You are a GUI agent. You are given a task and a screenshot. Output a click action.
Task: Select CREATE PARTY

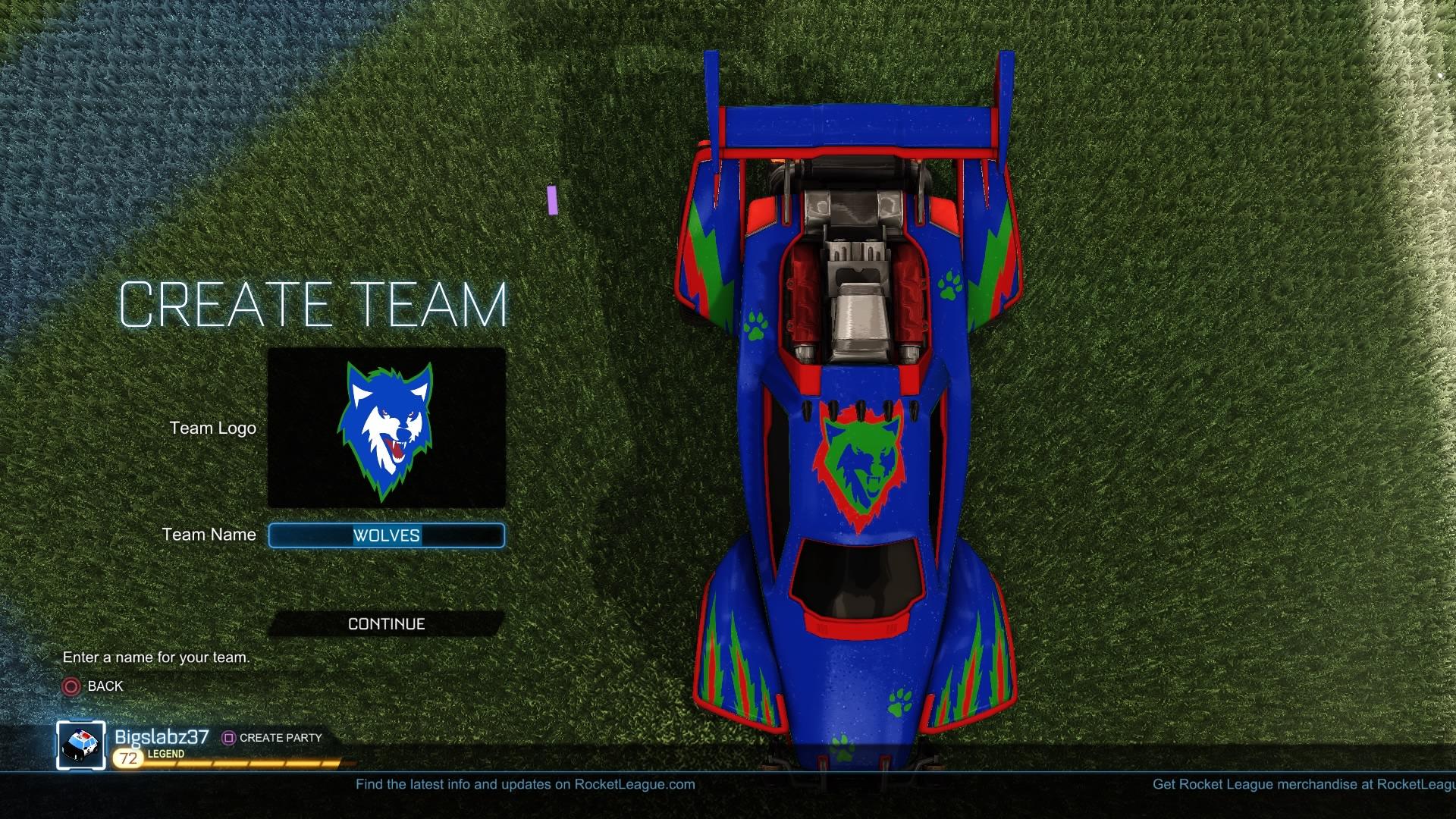(x=280, y=737)
